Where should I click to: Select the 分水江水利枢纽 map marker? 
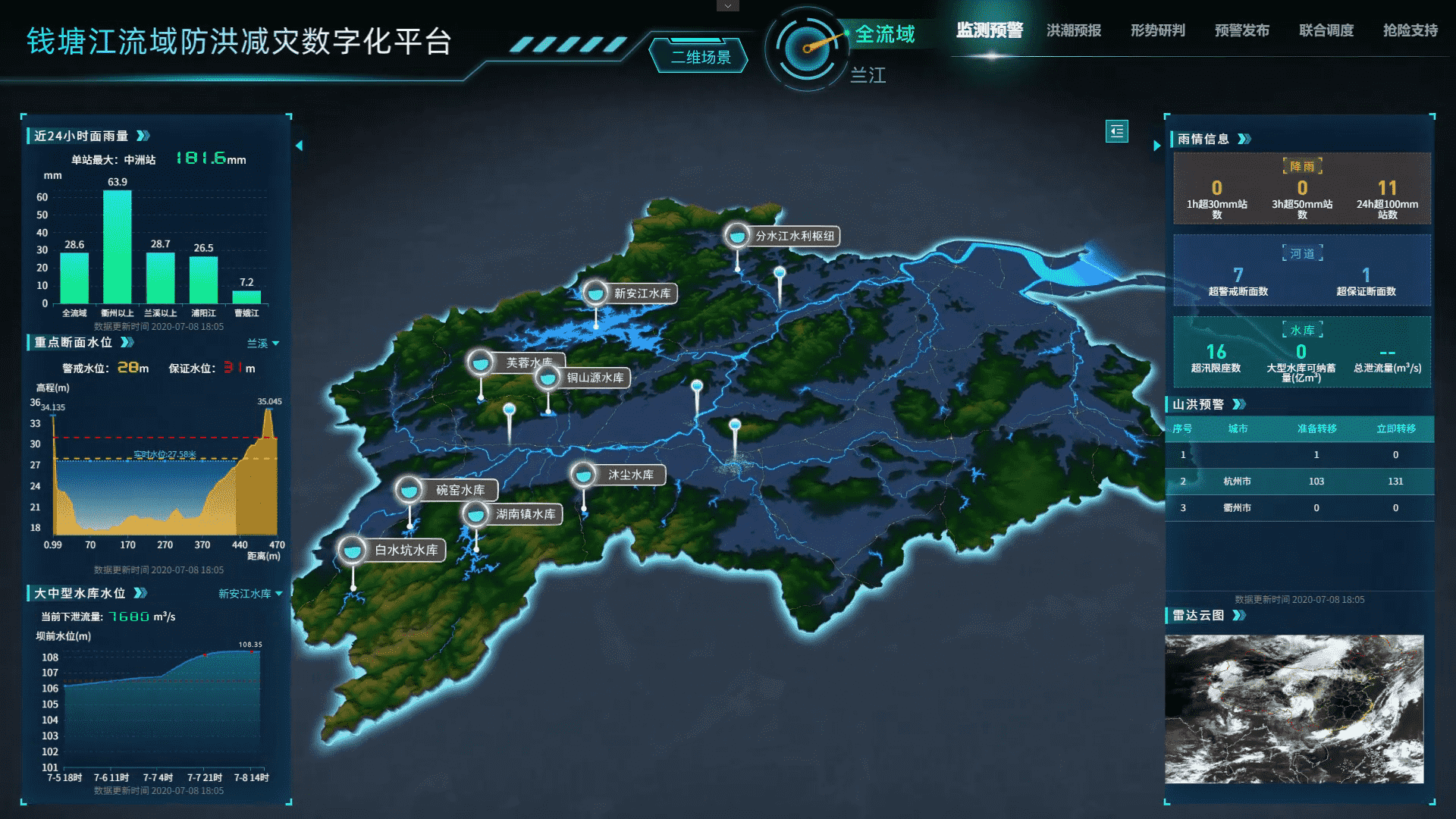[793, 236]
